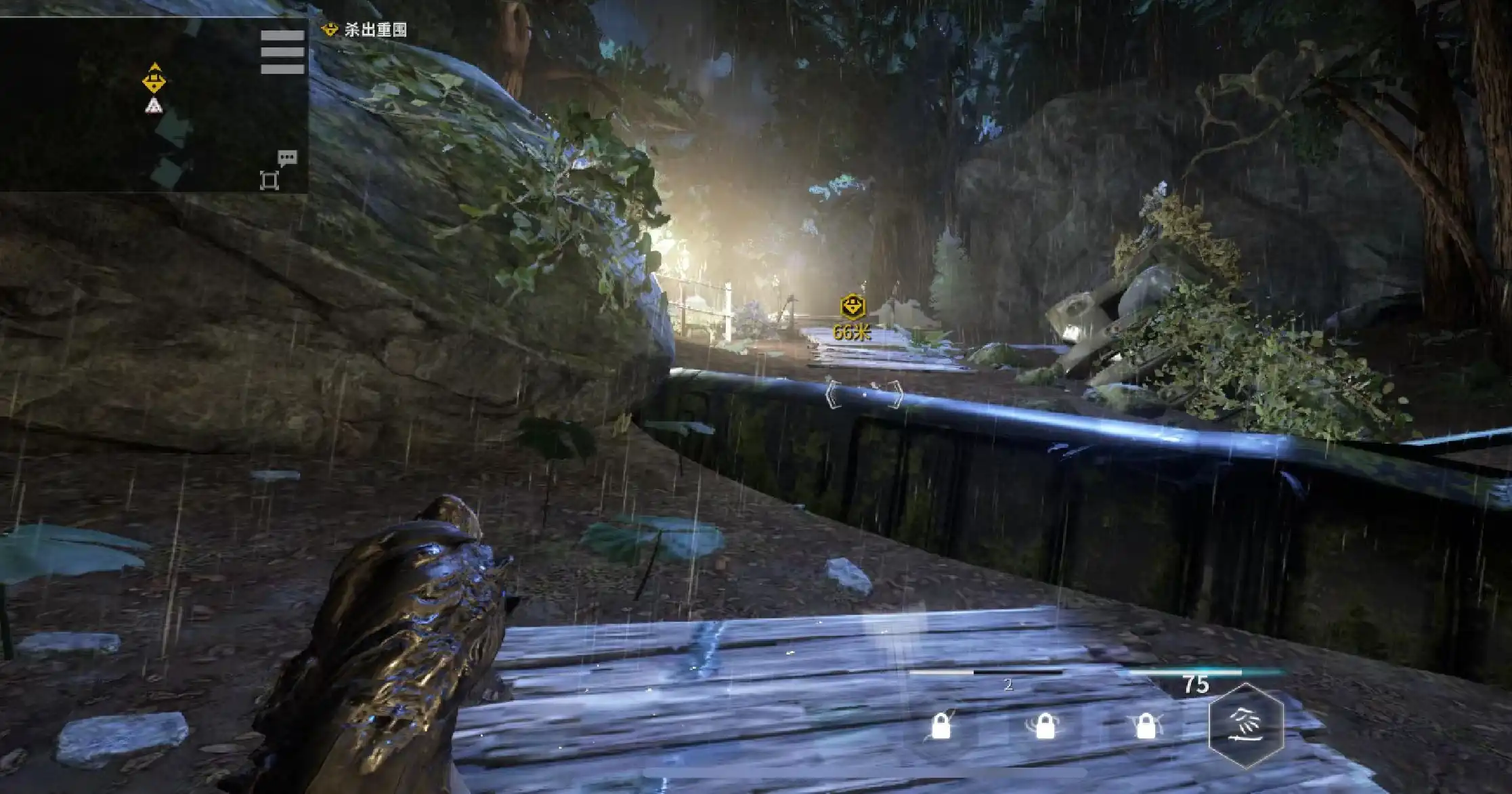Image resolution: width=1512 pixels, height=794 pixels.
Task: Click the yellow objective marker on minimap
Action: point(155,79)
